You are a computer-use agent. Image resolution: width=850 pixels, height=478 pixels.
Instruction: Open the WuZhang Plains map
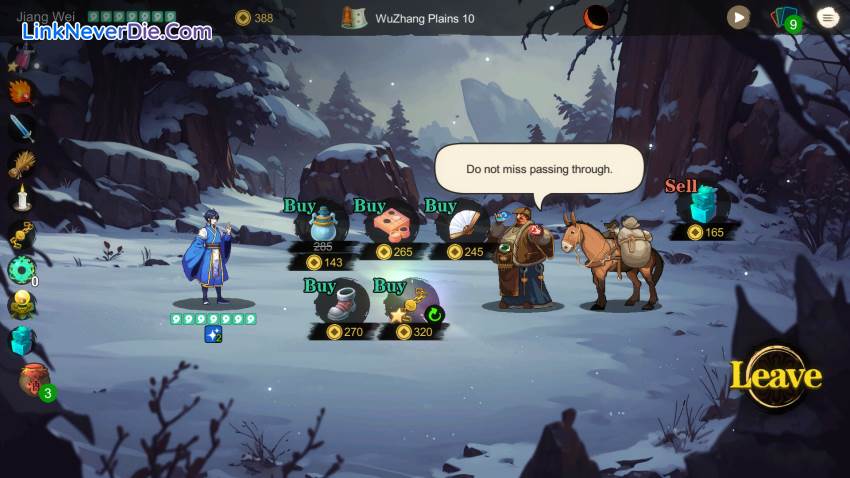coord(355,18)
